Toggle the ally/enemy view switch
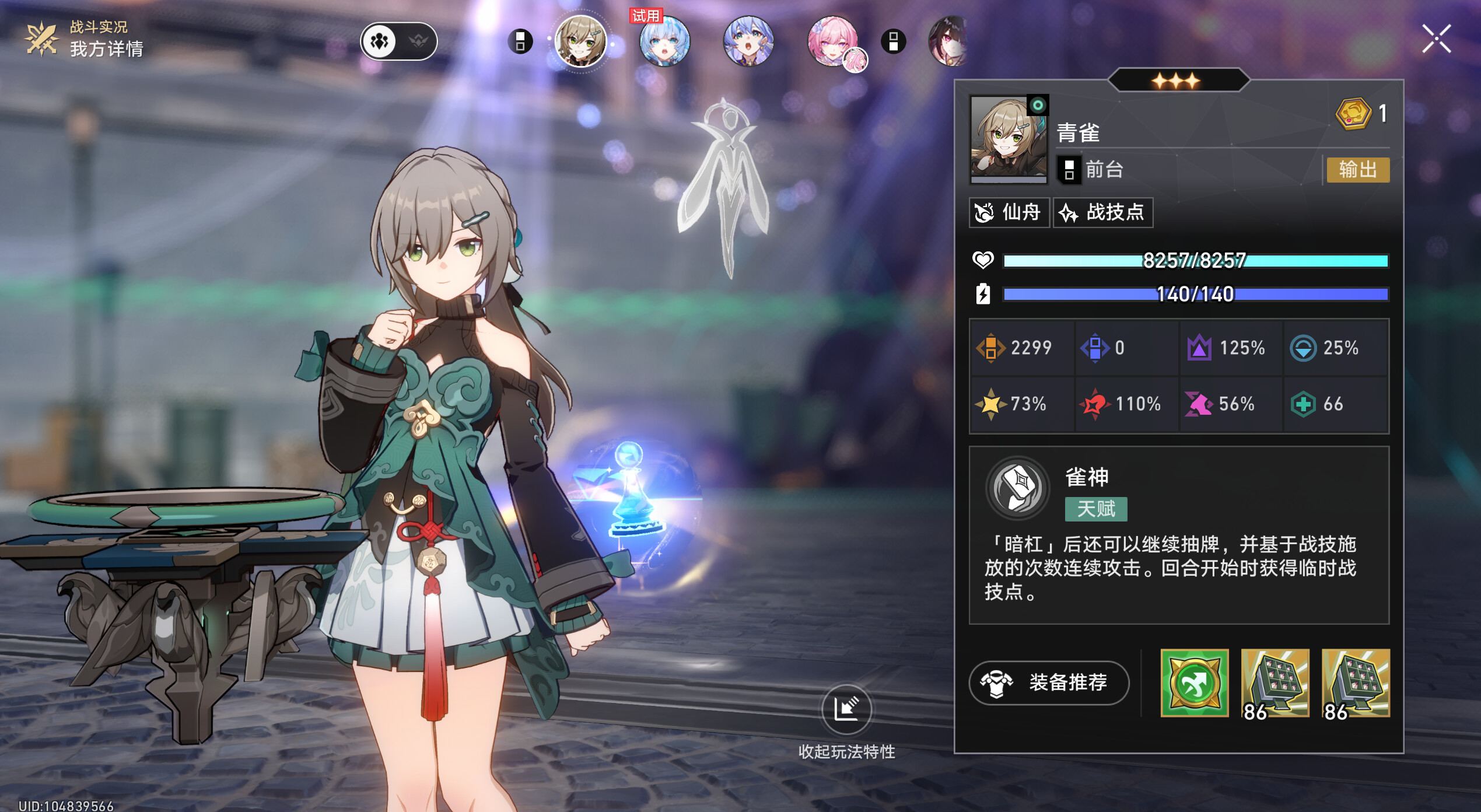Image resolution: width=1481 pixels, height=812 pixels. coord(399,41)
